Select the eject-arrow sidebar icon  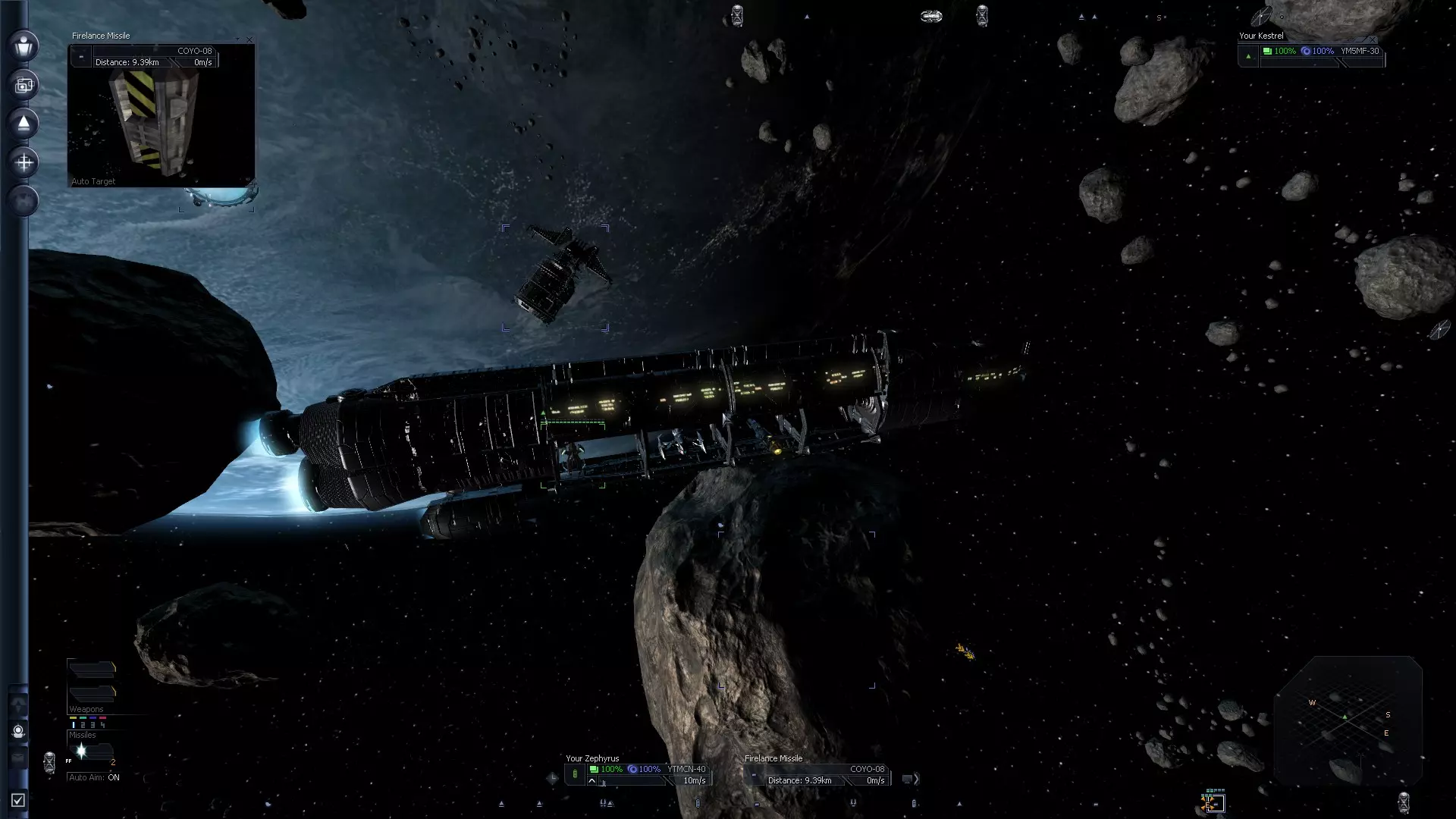[24, 124]
